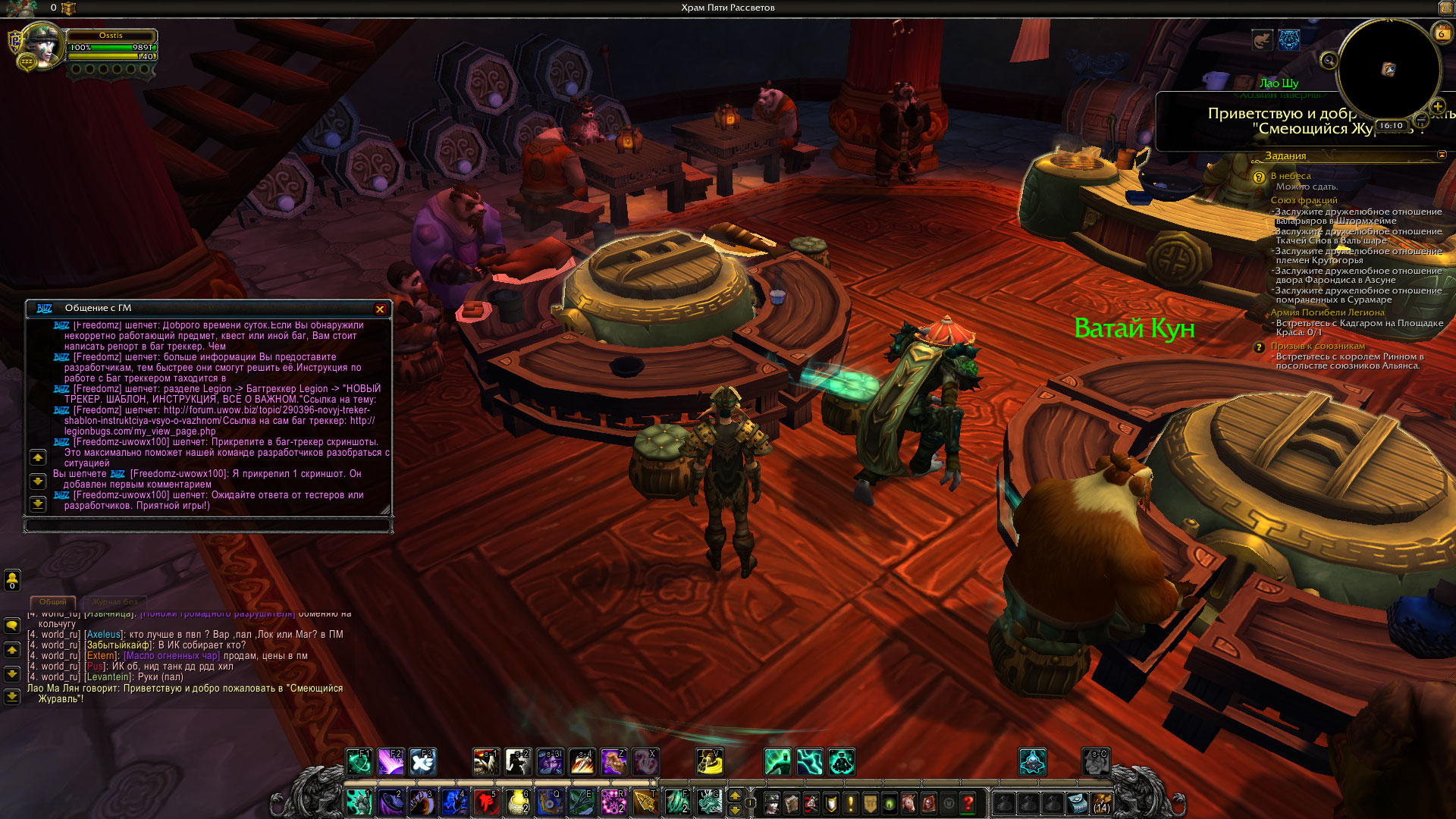Use the green paw ability on key 1

[x=359, y=802]
